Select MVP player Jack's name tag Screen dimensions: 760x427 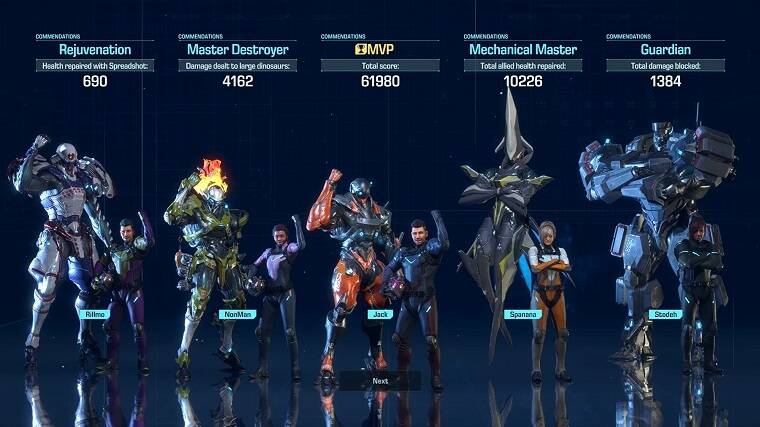[377, 314]
